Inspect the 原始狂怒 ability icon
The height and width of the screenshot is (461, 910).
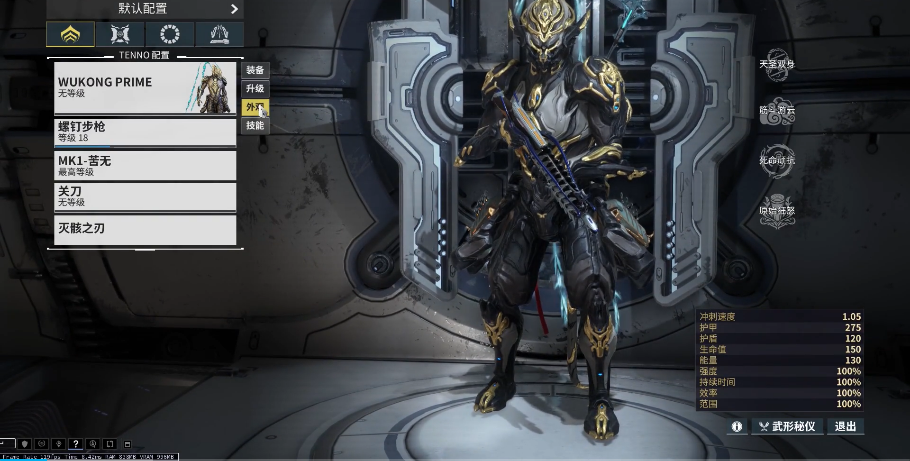777,210
